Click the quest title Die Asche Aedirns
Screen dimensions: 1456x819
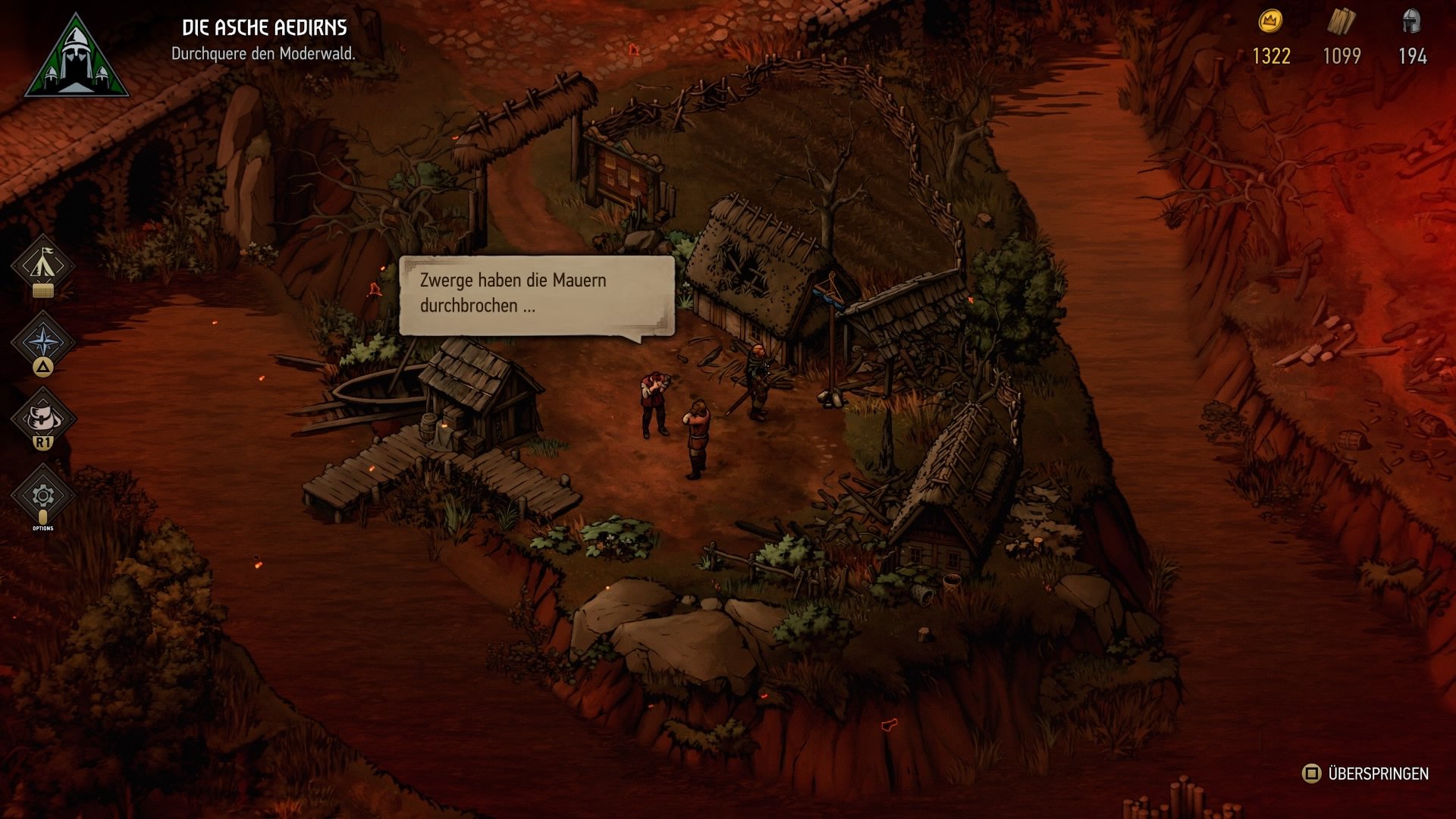pyautogui.click(x=265, y=26)
